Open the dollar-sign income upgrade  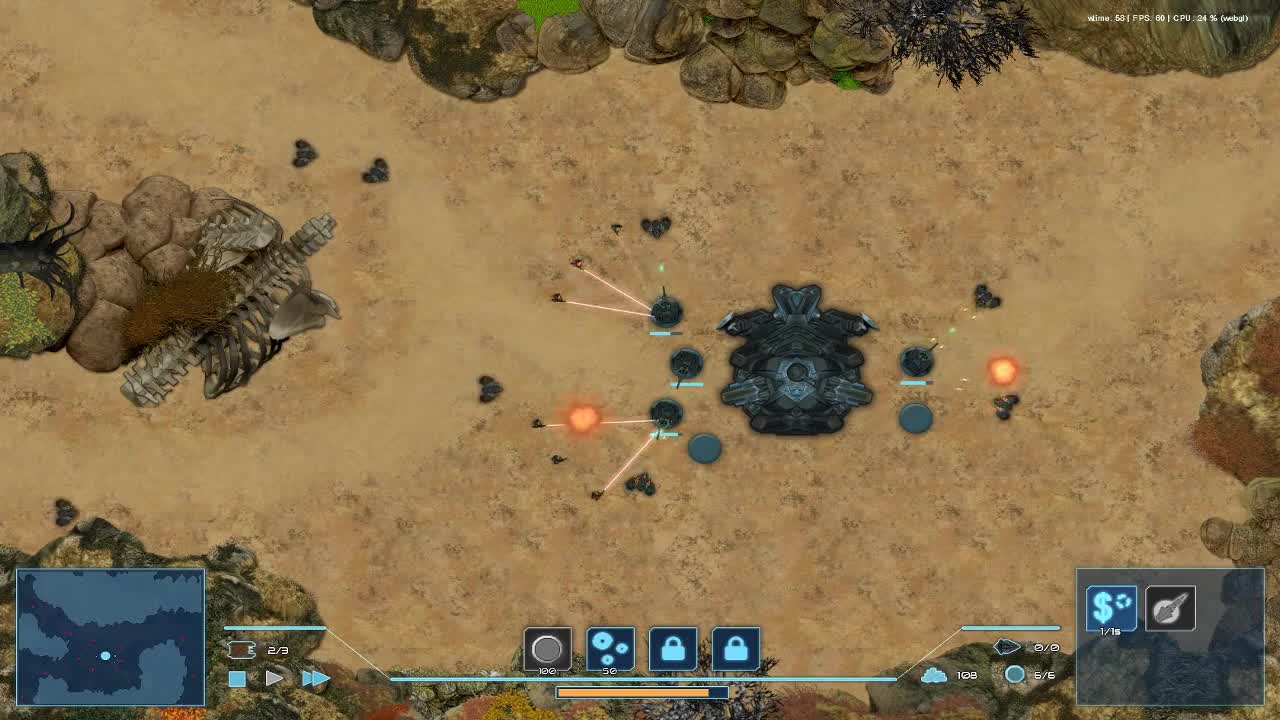[1110, 605]
